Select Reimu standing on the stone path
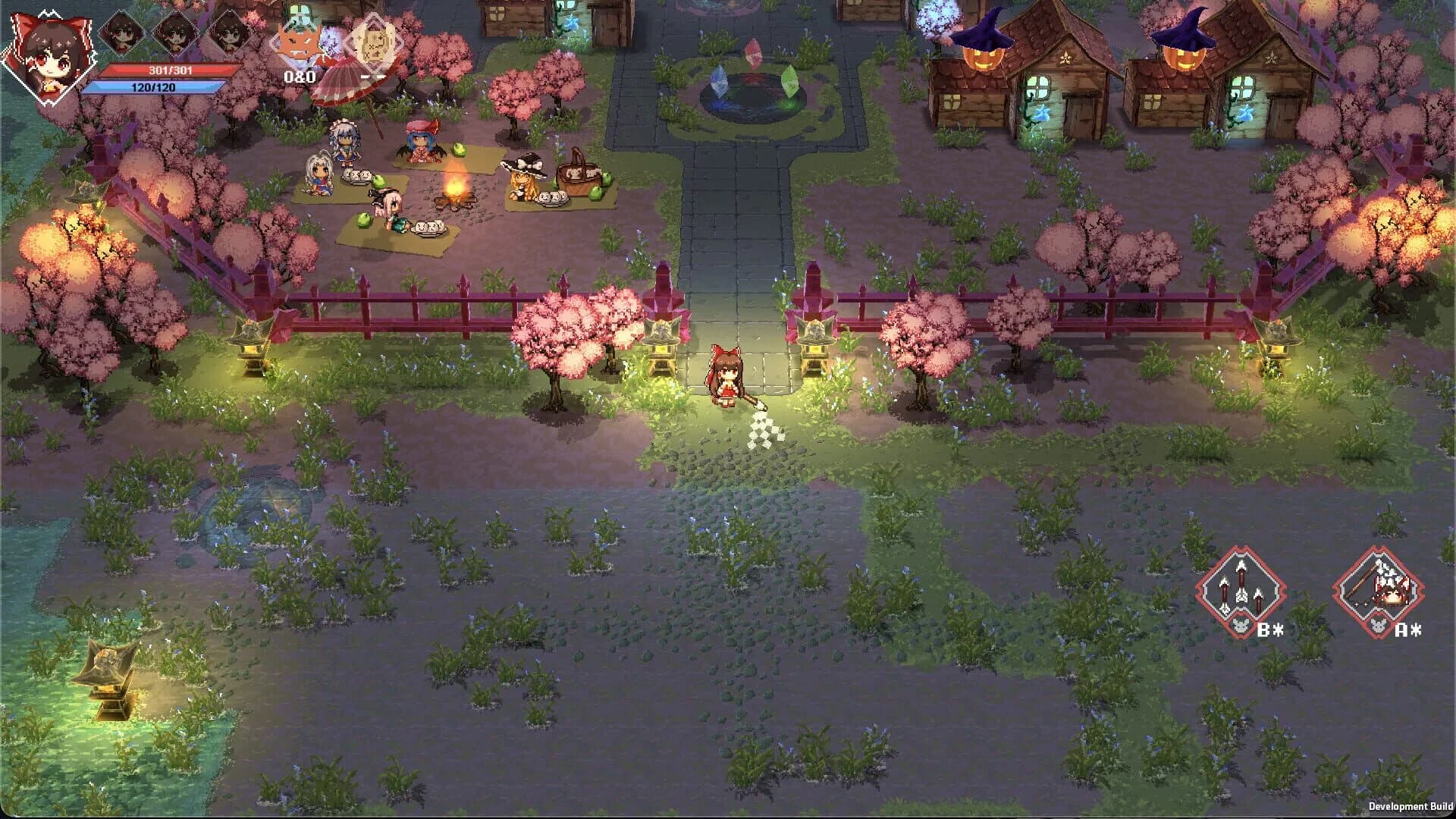The width and height of the screenshot is (1456, 819). pyautogui.click(x=726, y=375)
